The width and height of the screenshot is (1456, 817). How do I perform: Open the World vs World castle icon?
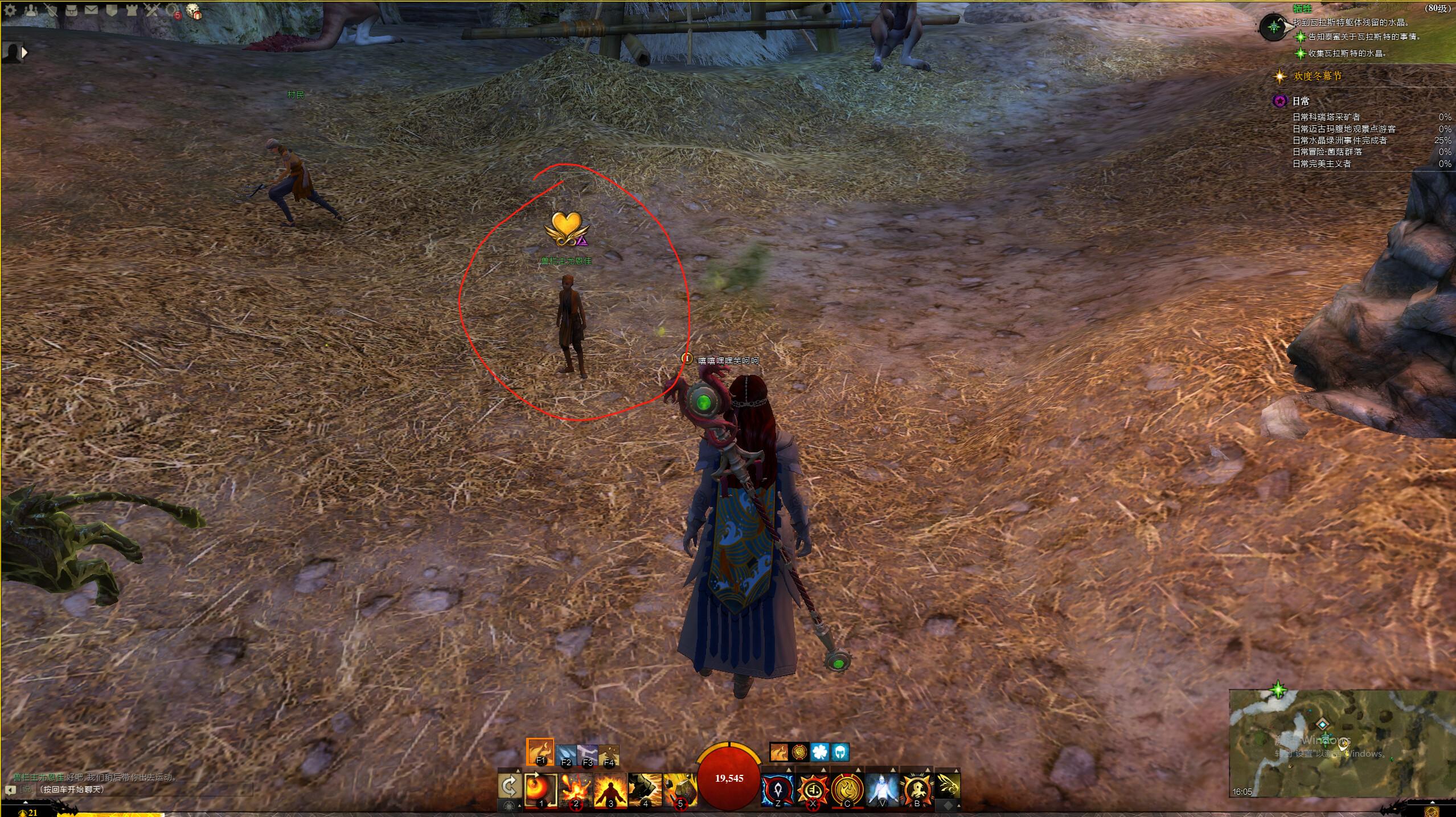pos(132,10)
